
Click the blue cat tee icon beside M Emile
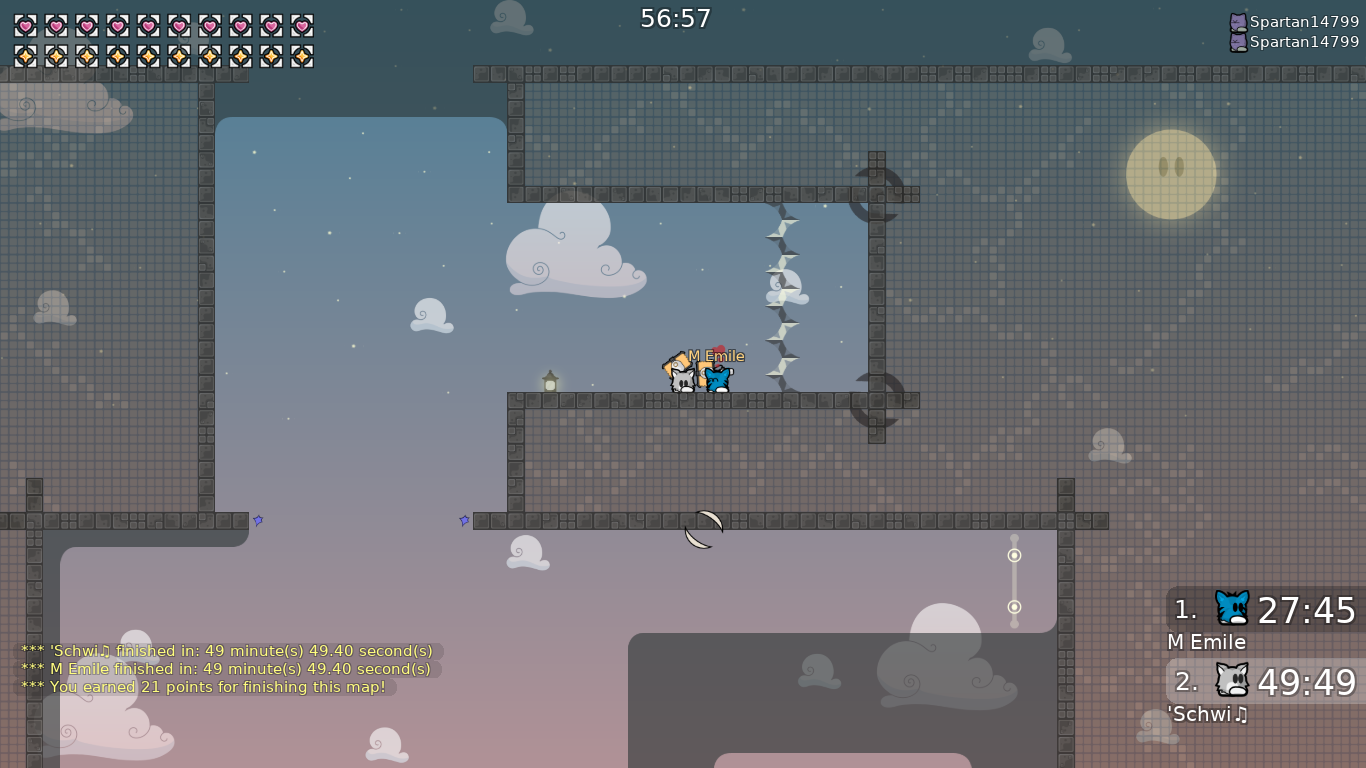click(1232, 608)
